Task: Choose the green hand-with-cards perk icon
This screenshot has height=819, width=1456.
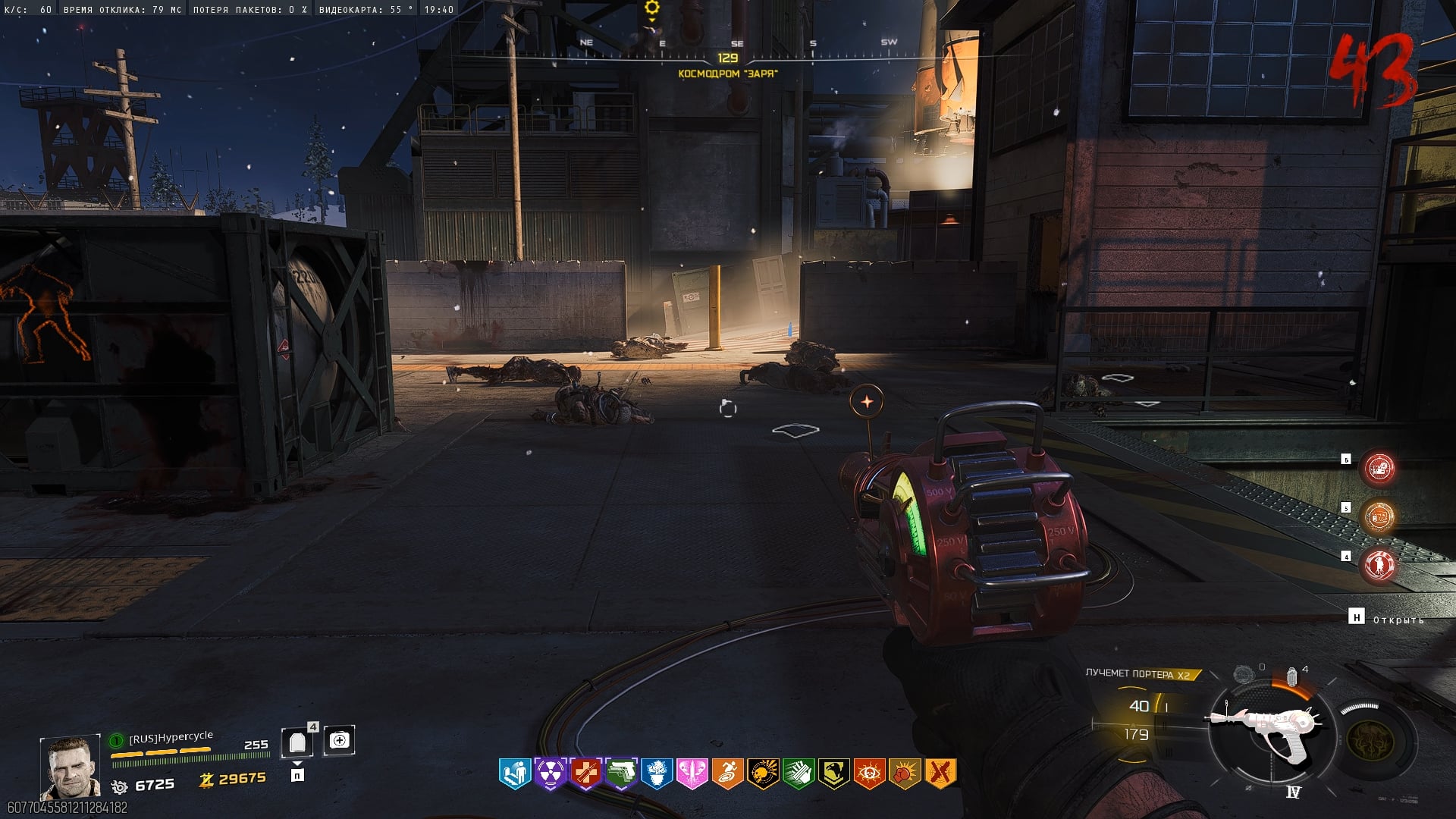Action: [799, 773]
